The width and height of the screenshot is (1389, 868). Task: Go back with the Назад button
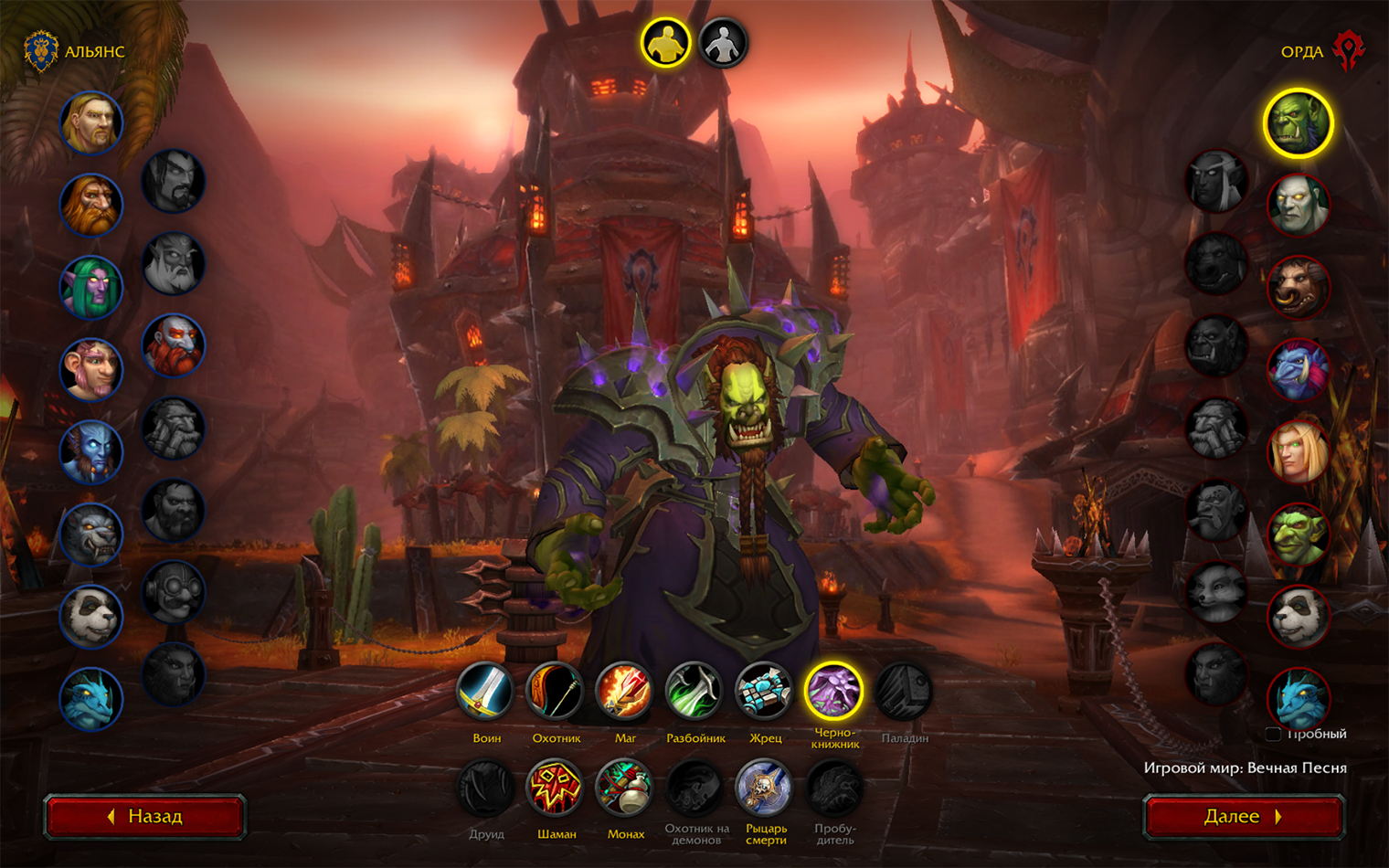[145, 816]
